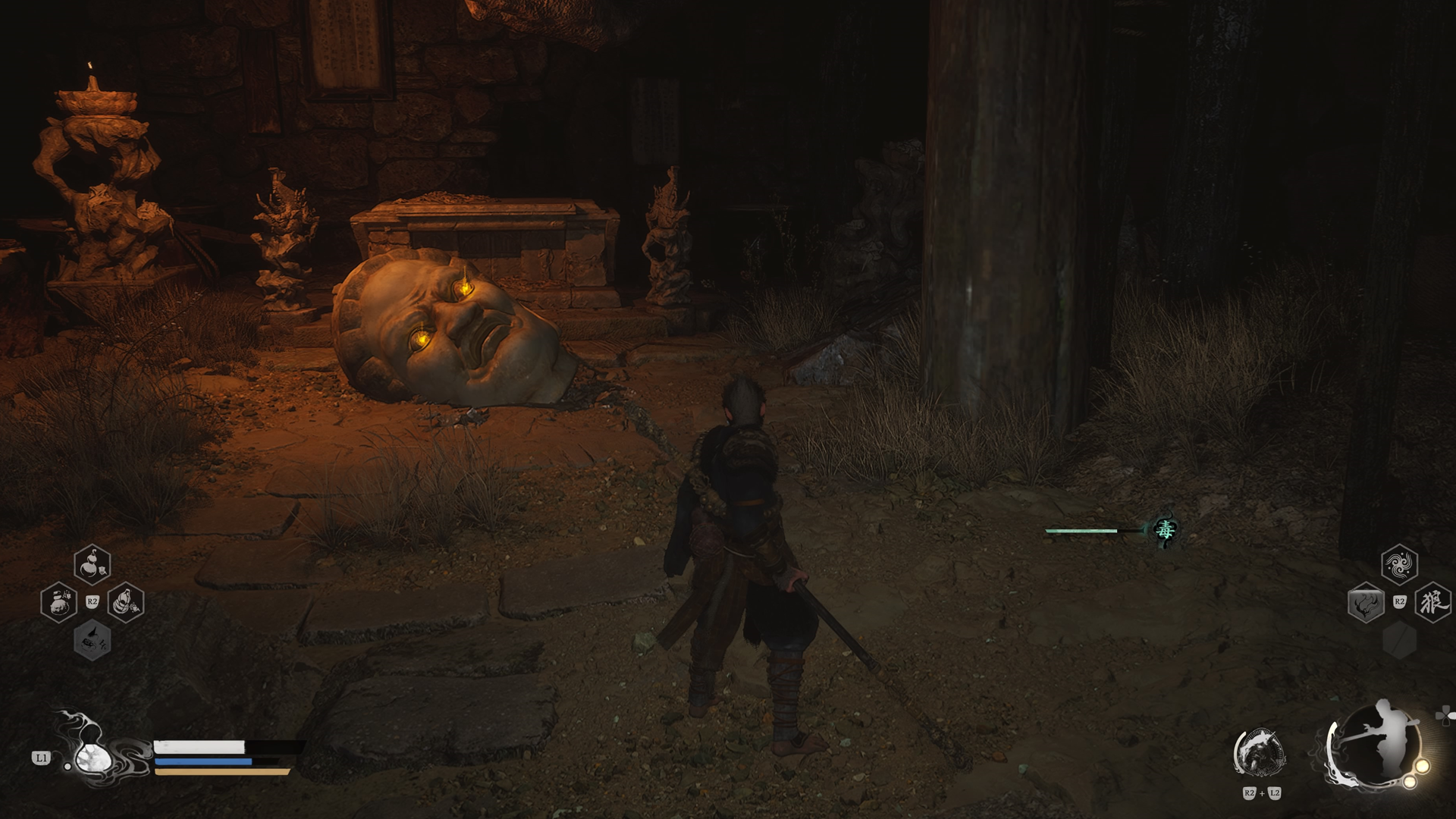Image resolution: width=1456 pixels, height=819 pixels.
Task: Activate the flame spell hexagon
Action: [1366, 604]
